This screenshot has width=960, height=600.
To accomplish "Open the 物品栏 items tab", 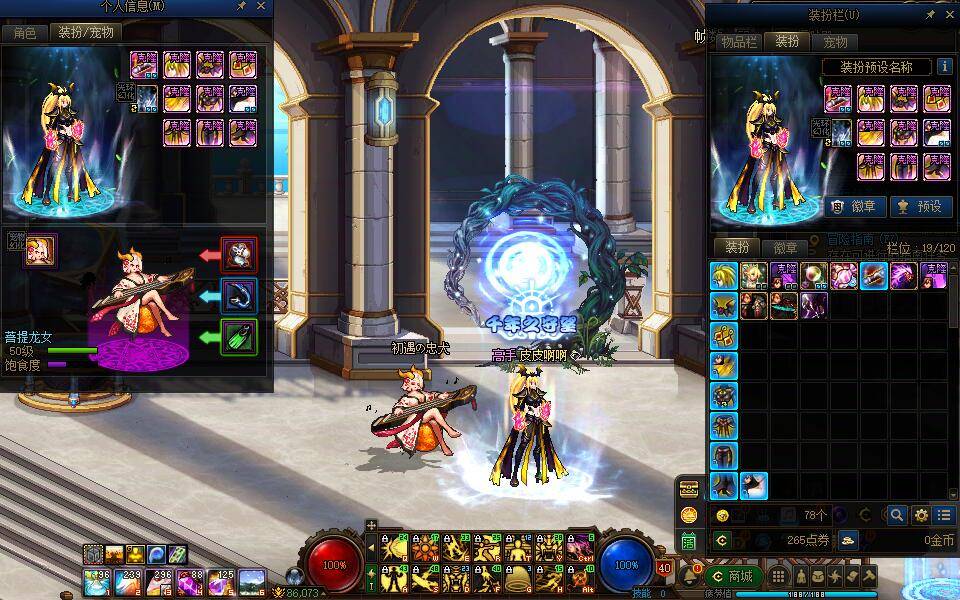I will click(x=740, y=42).
